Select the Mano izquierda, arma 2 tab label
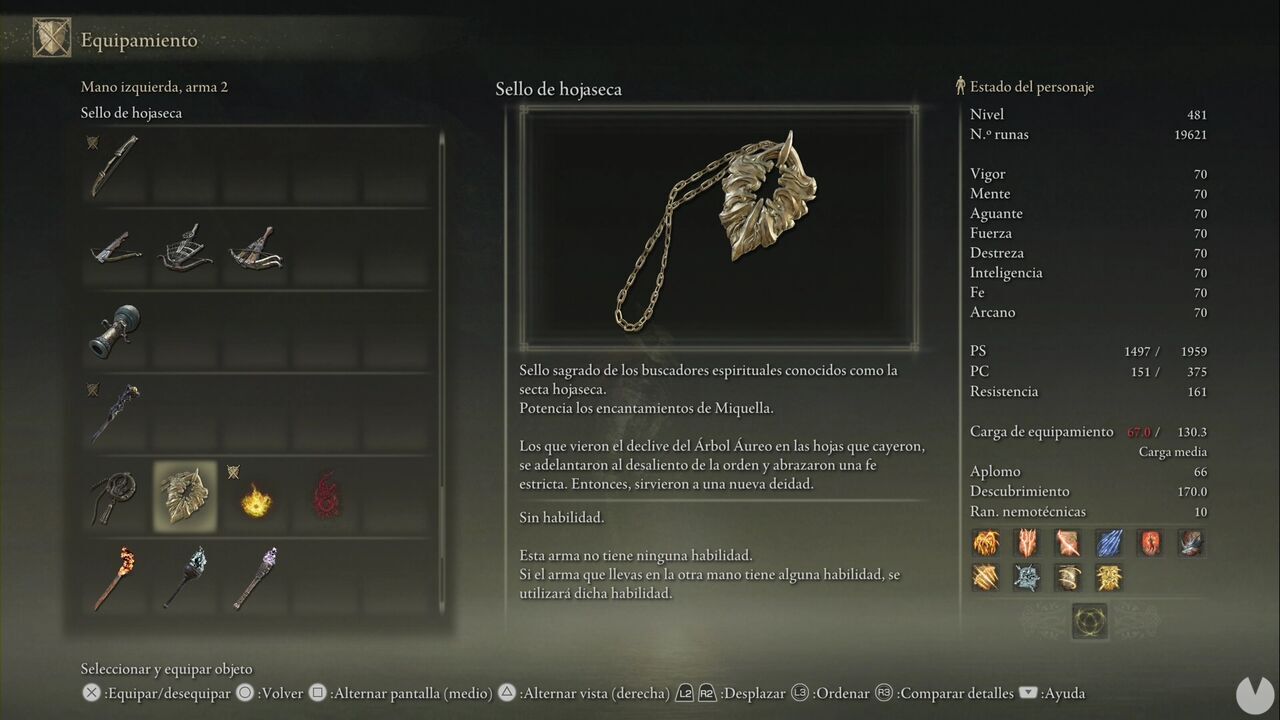The image size is (1280, 720). [x=154, y=86]
